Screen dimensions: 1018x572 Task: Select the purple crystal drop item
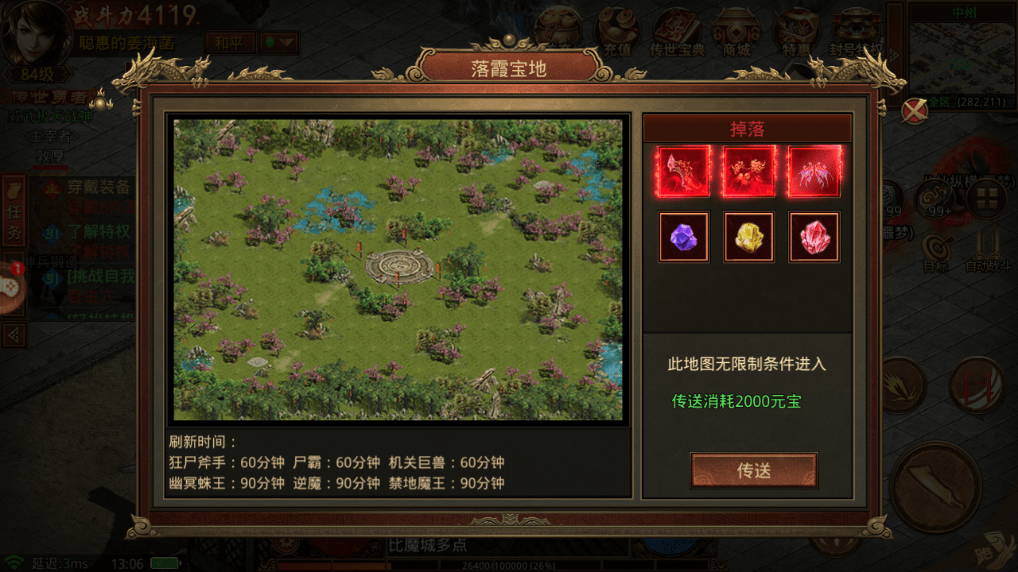(x=684, y=238)
